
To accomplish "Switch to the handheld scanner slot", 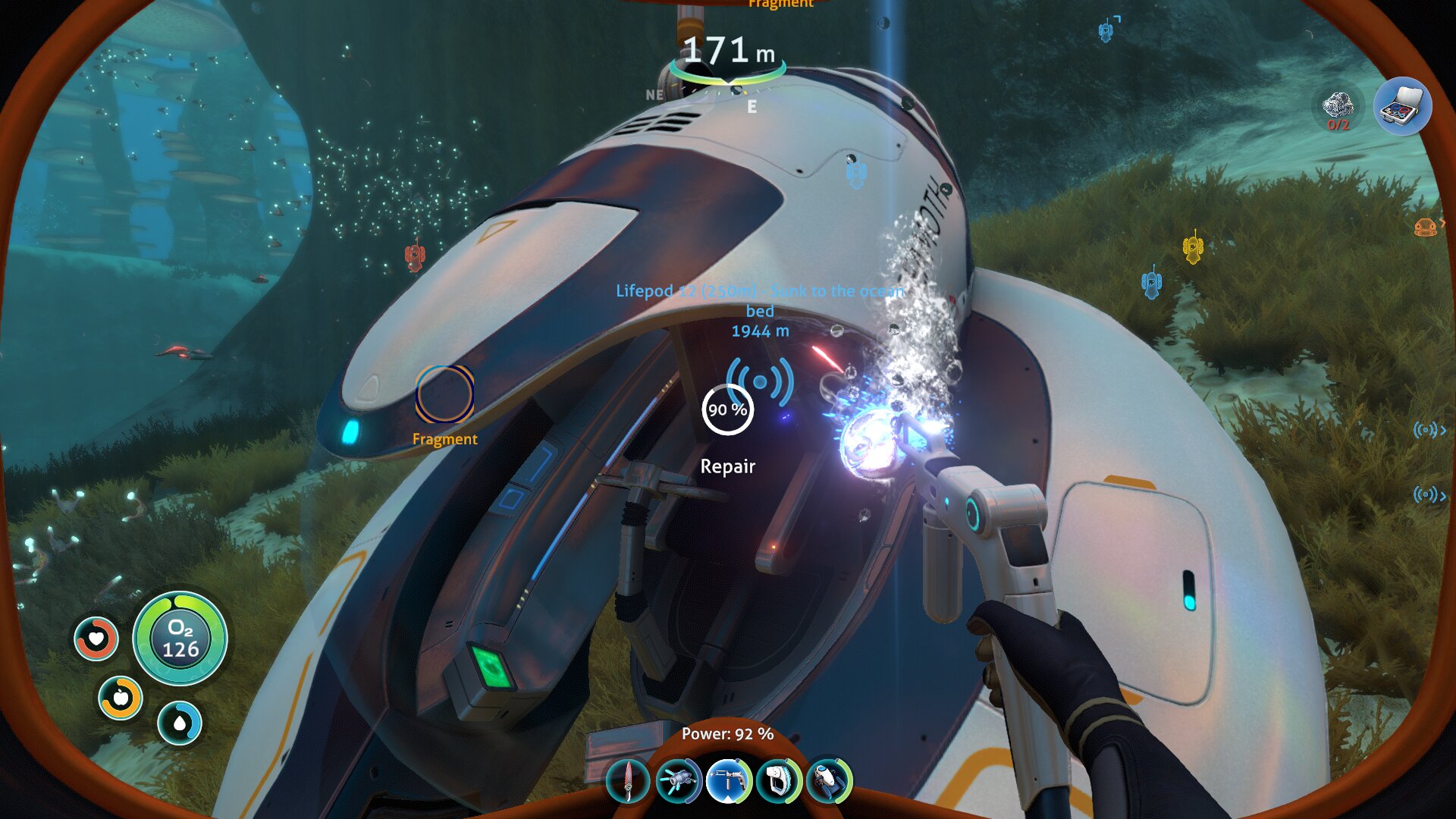I will tap(778, 781).
